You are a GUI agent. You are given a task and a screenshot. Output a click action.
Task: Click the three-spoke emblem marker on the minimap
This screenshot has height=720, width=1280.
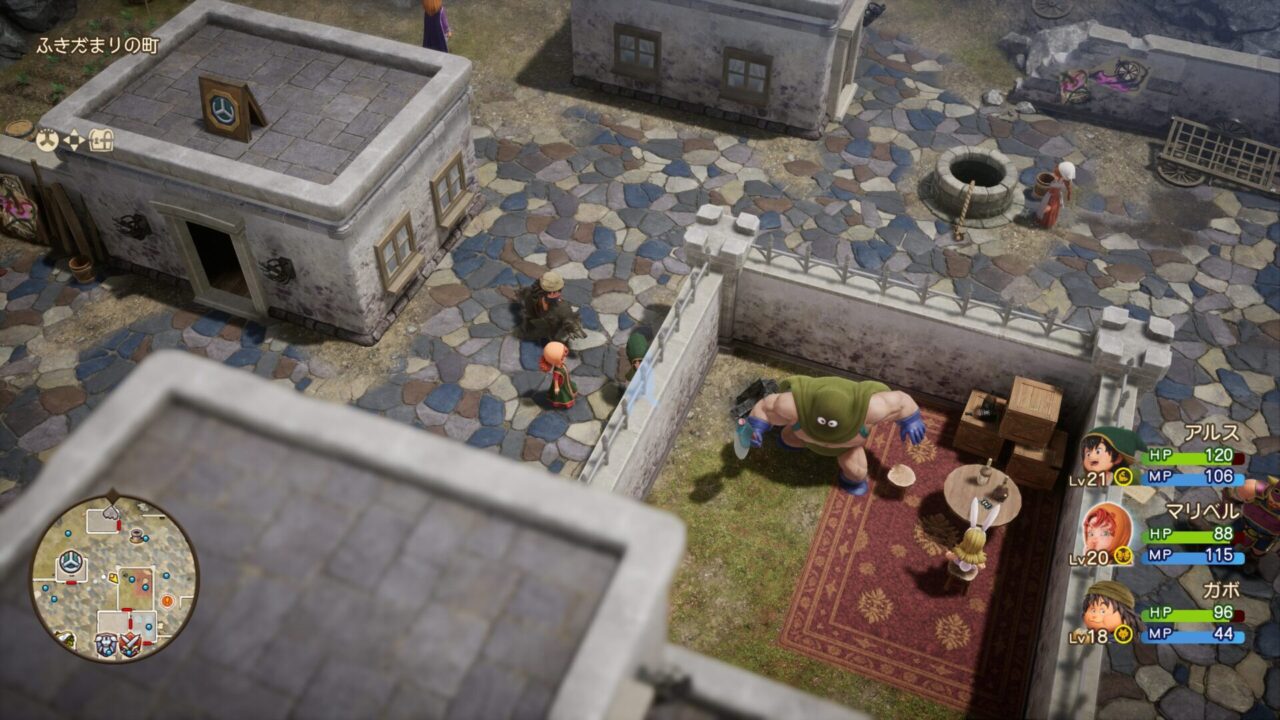point(71,562)
